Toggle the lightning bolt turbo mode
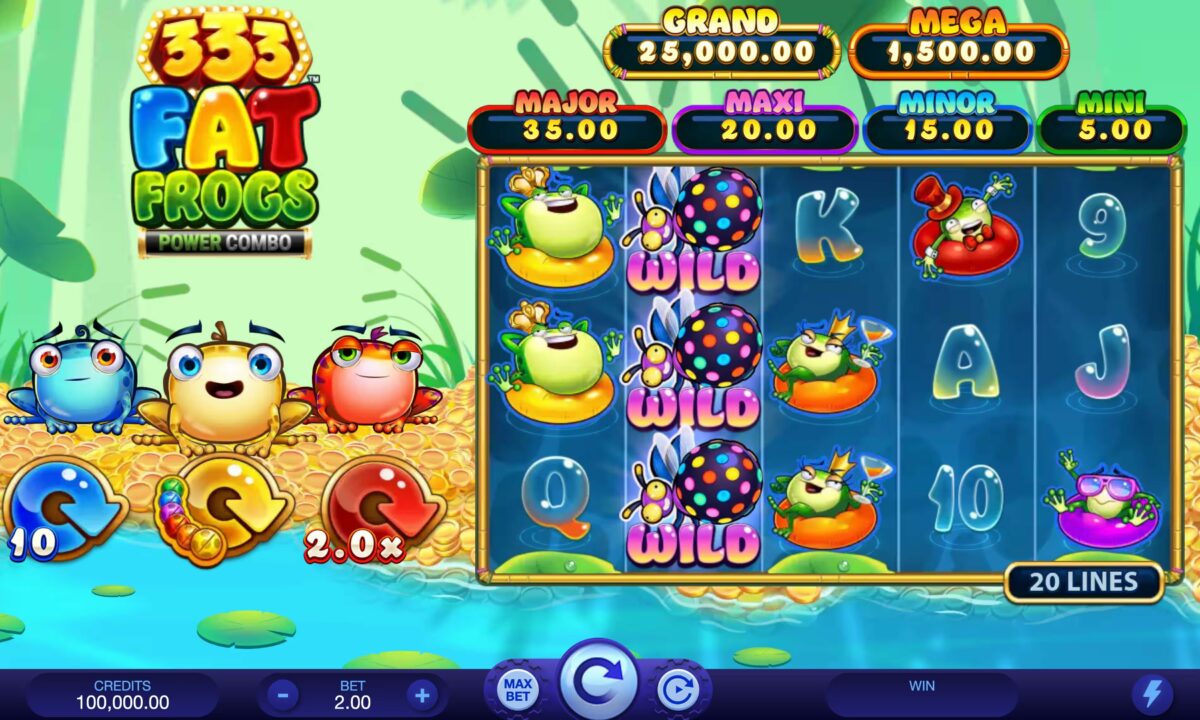Screen dimensions: 1200x720 (x=1151, y=694)
